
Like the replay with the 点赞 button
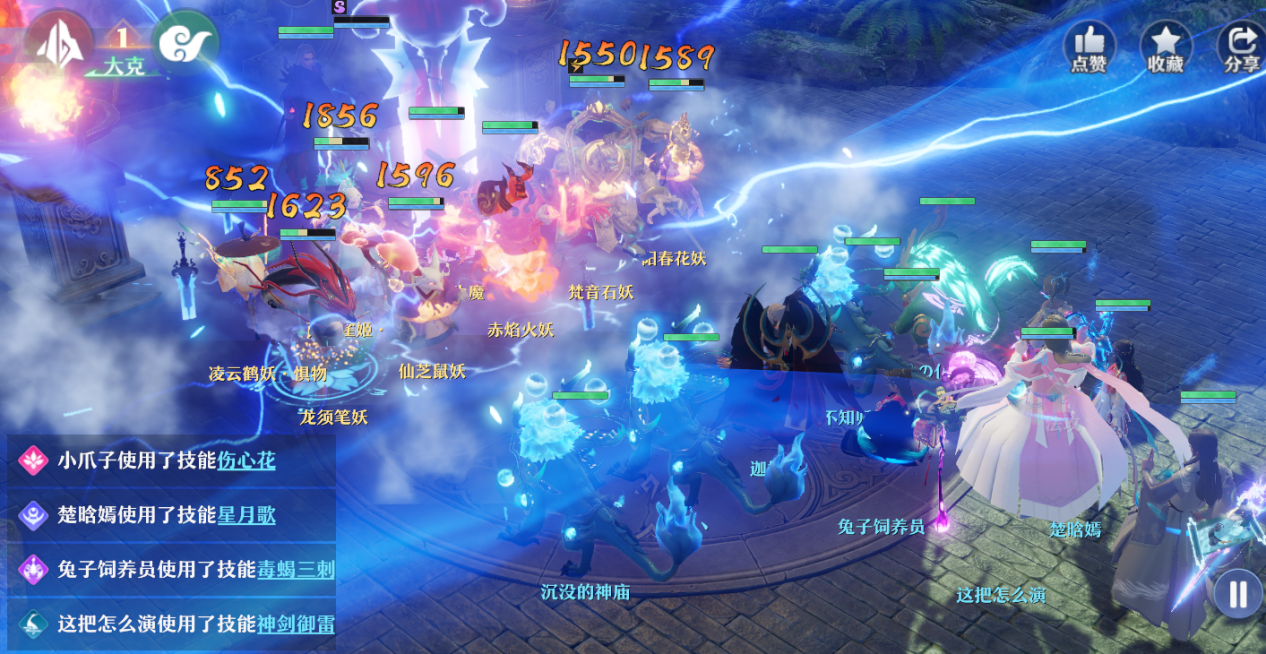pyautogui.click(x=1089, y=46)
